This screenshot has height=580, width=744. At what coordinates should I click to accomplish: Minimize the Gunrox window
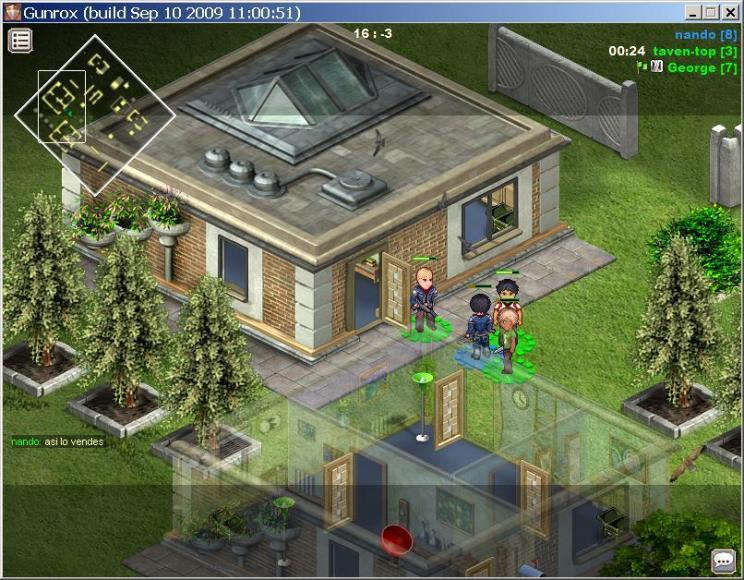point(694,13)
